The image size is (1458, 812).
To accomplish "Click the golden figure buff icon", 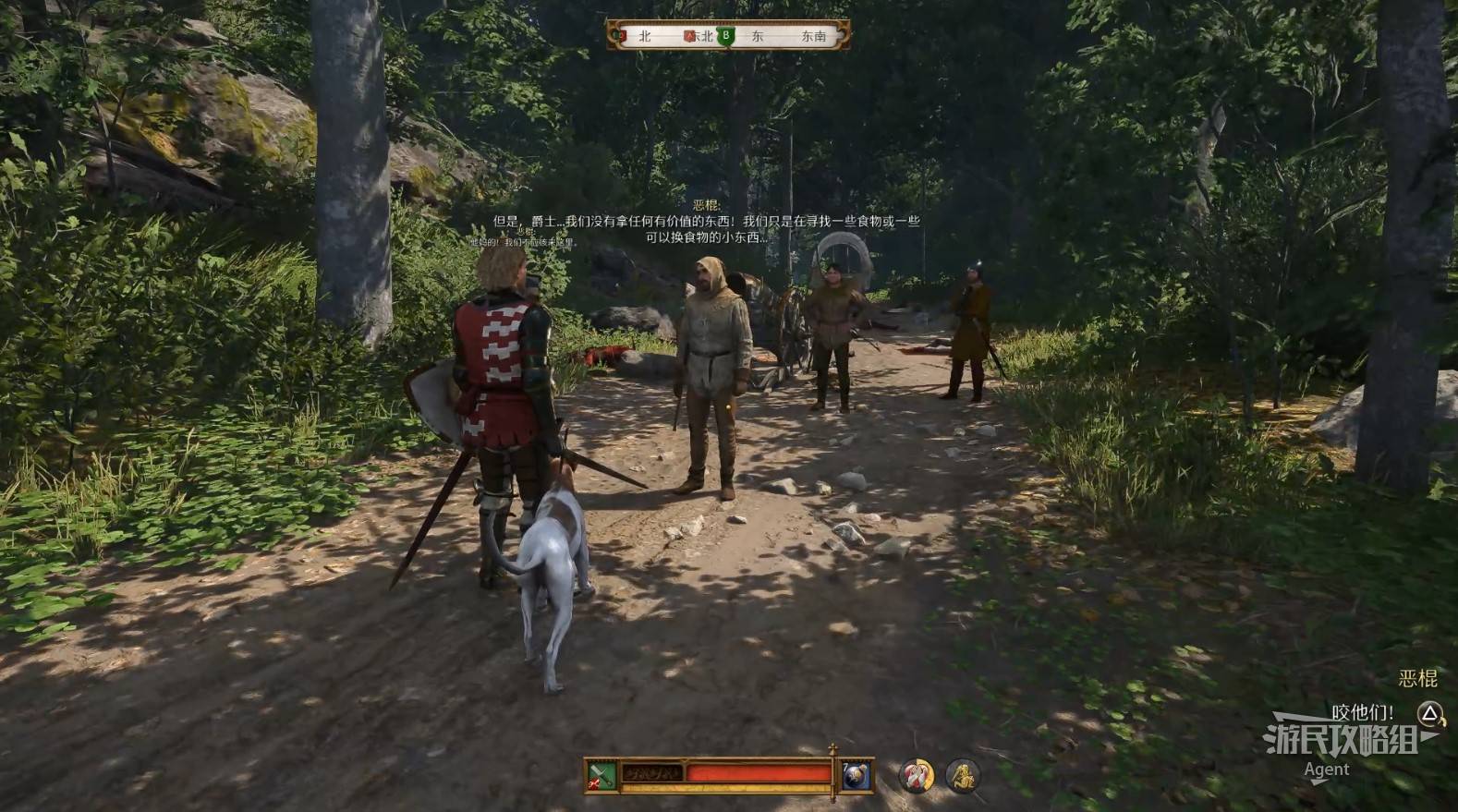I will click(962, 775).
